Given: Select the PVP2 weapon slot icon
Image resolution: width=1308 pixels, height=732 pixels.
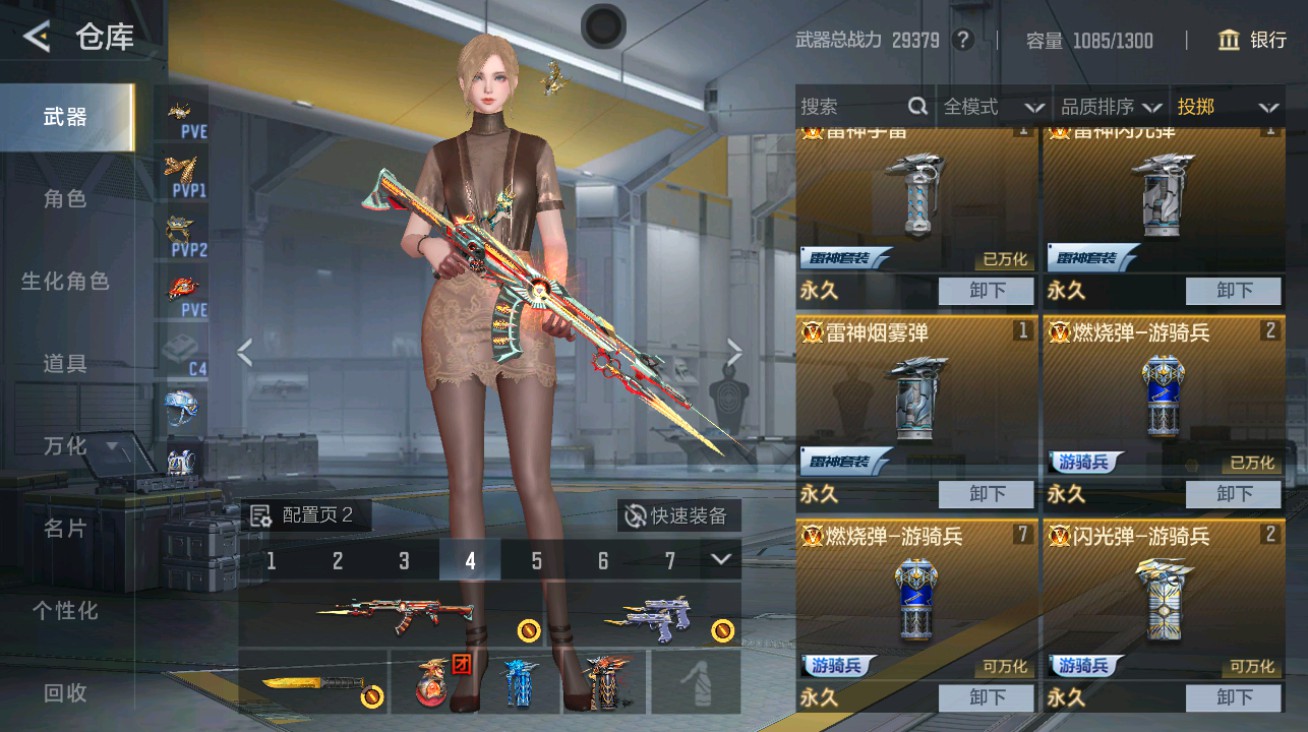Looking at the screenshot, I should click(180, 230).
